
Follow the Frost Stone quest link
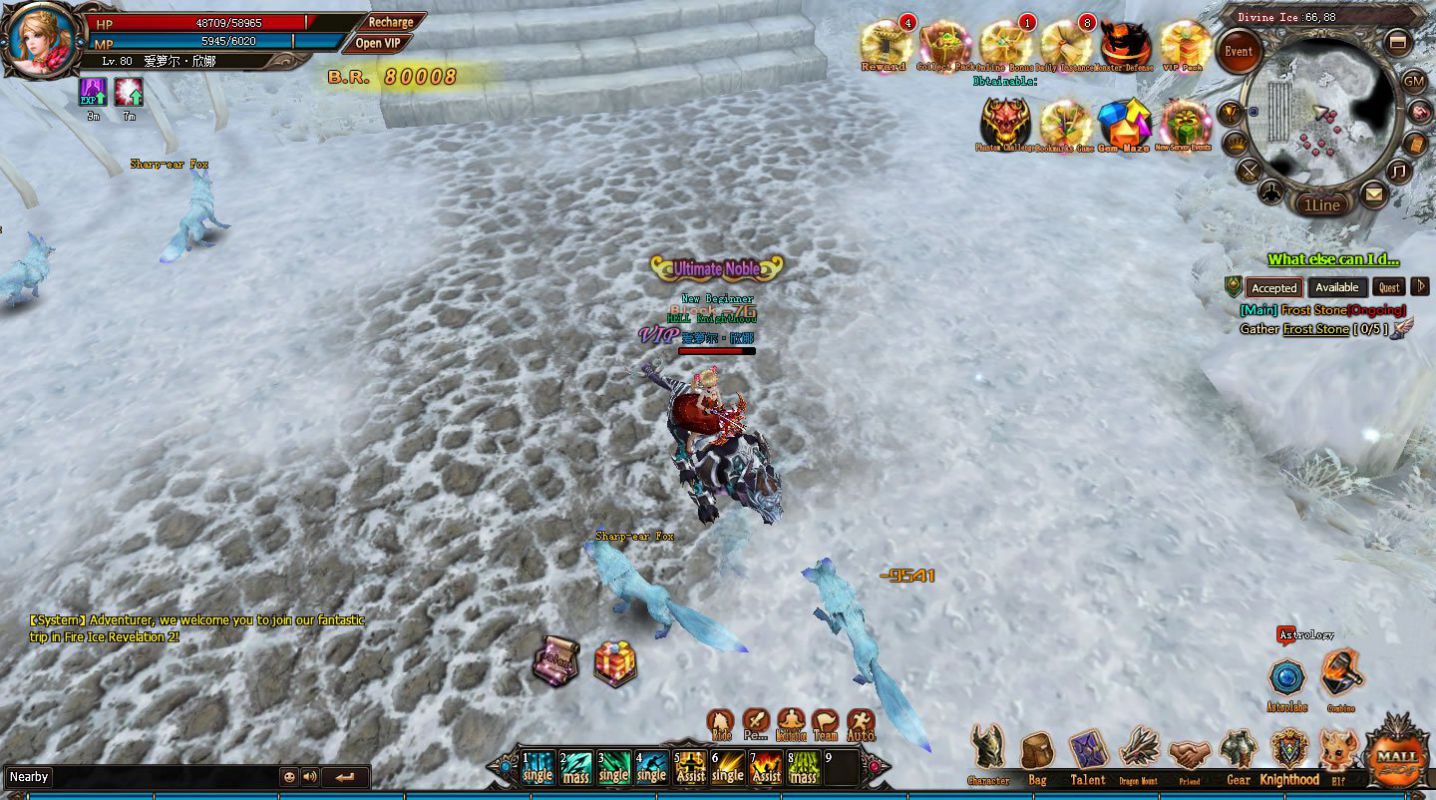[1315, 329]
